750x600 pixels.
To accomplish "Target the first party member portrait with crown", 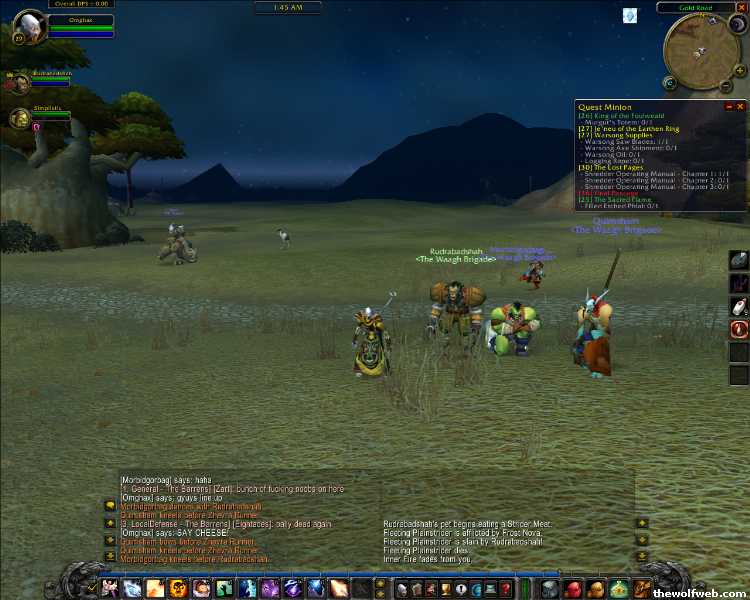I will [x=18, y=83].
